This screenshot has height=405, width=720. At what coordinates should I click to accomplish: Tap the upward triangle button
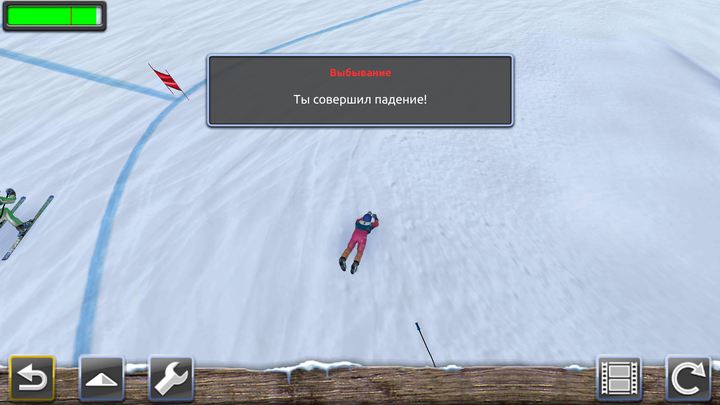[101, 379]
